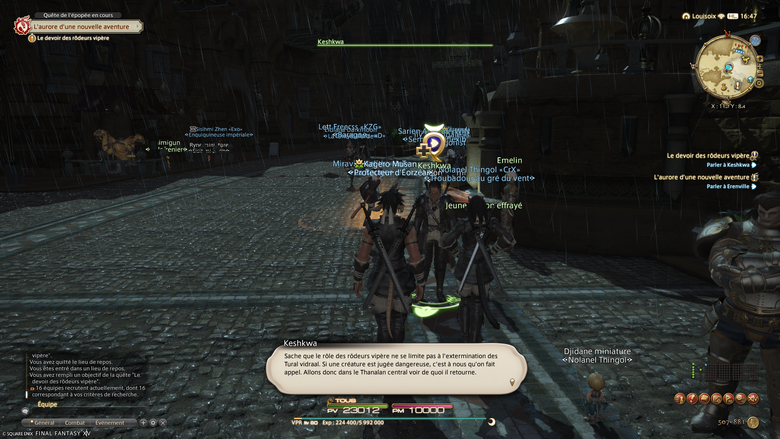Image resolution: width=780 pixels, height=439 pixels.
Task: Open the Combat chat tab
Action: click(75, 423)
